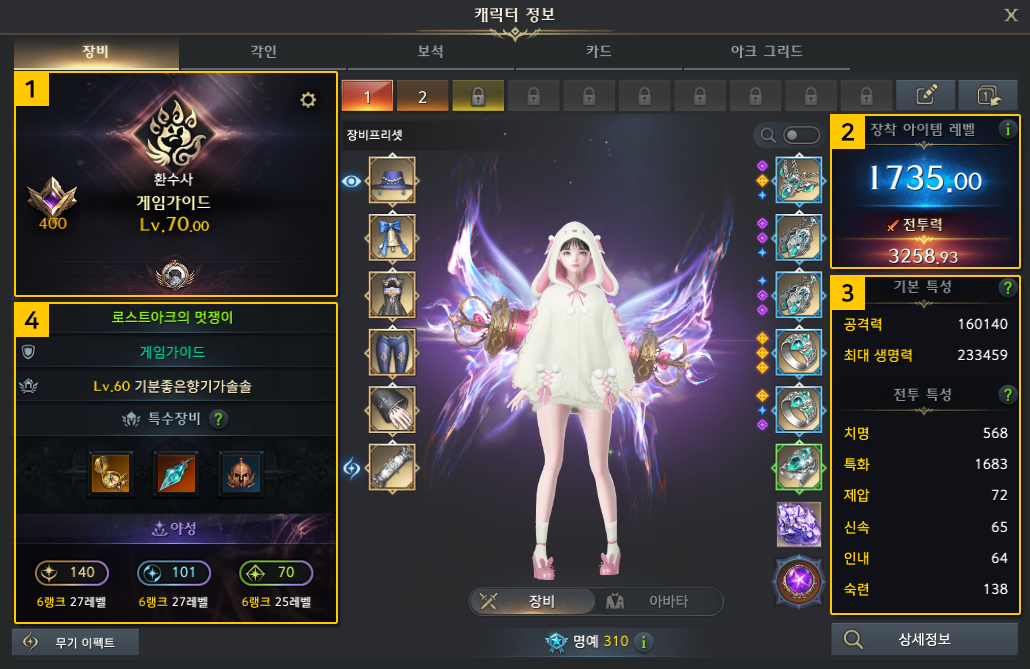
Task: Click the info icon next to 명예 310
Action: [644, 641]
